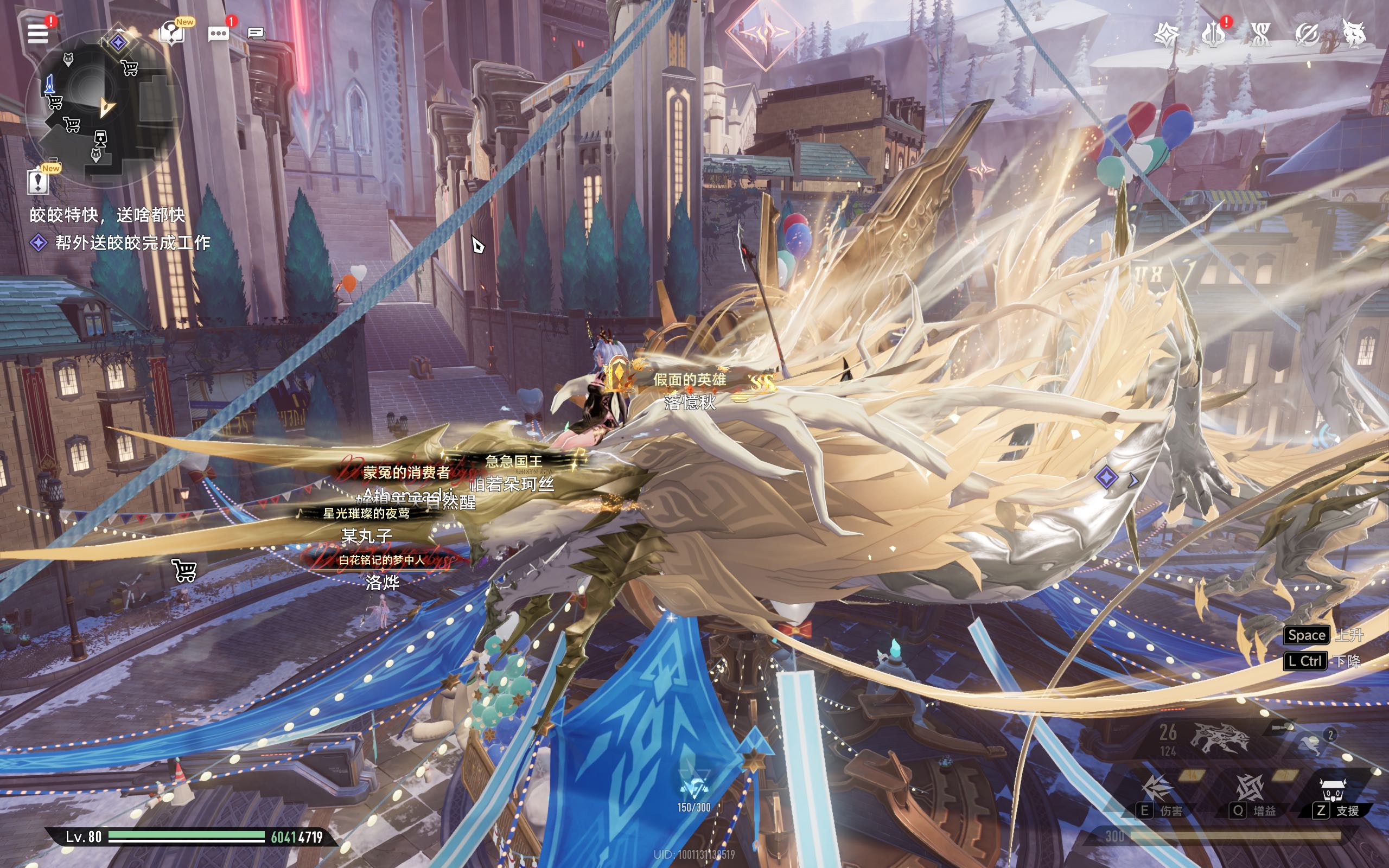This screenshot has width=1389, height=868.
Task: Activate the 伤害 damage skill
Action: (x=1157, y=789)
